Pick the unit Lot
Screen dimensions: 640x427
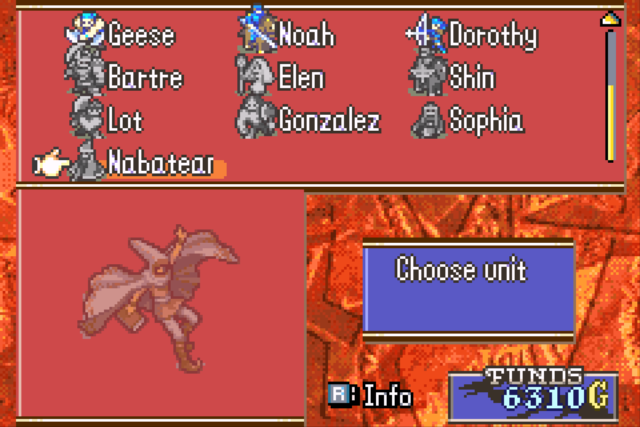click(125, 121)
